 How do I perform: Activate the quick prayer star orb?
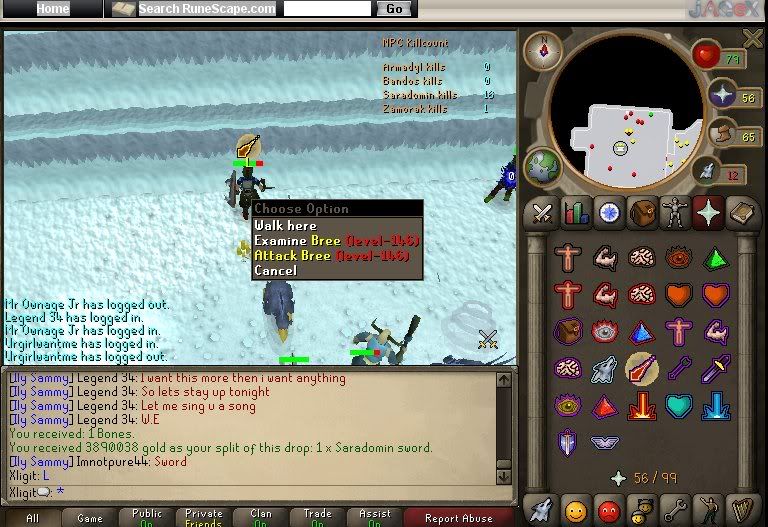[x=721, y=95]
